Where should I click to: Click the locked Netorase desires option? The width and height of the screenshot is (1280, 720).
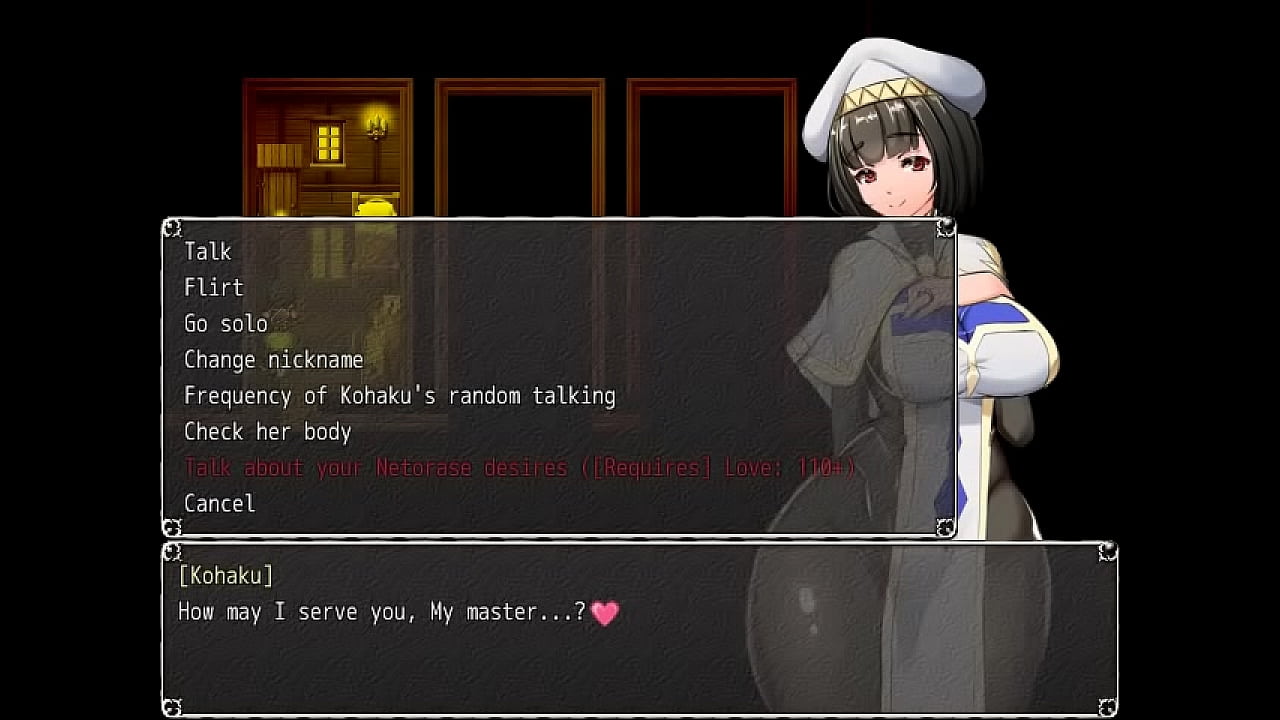518,467
